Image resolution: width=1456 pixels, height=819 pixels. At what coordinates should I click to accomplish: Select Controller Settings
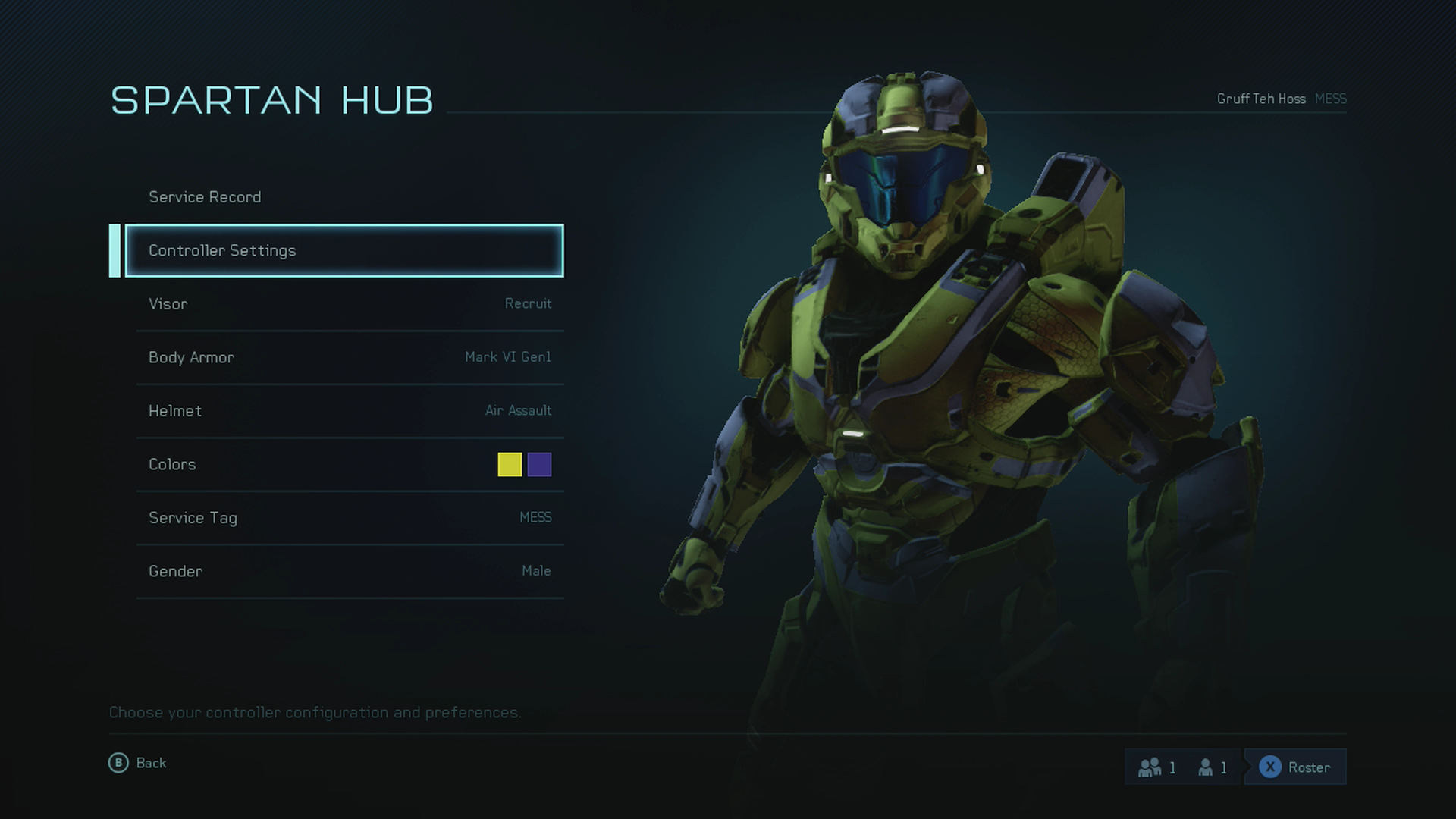344,250
